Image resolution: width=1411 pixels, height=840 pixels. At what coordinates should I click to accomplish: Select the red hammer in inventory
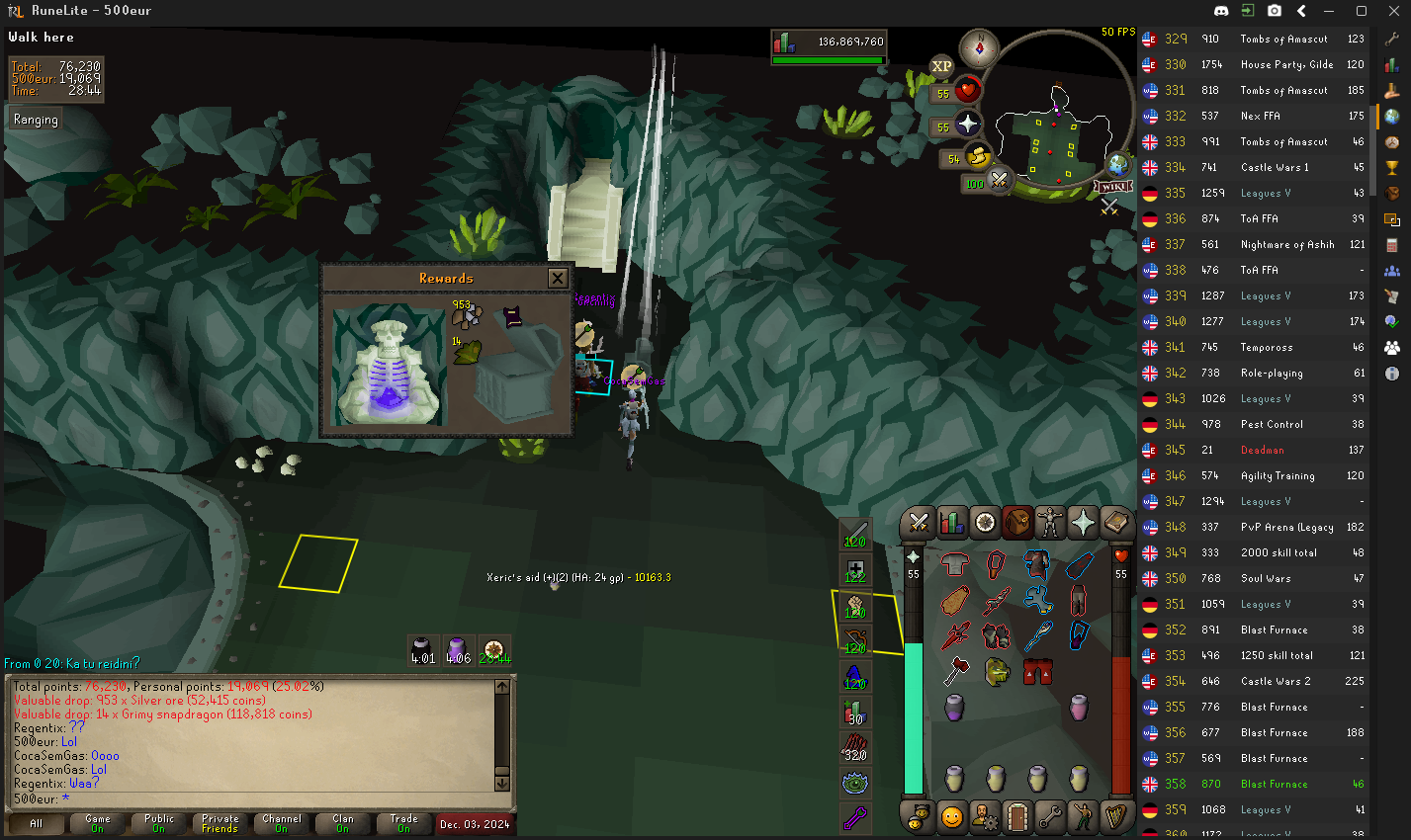coord(954,672)
